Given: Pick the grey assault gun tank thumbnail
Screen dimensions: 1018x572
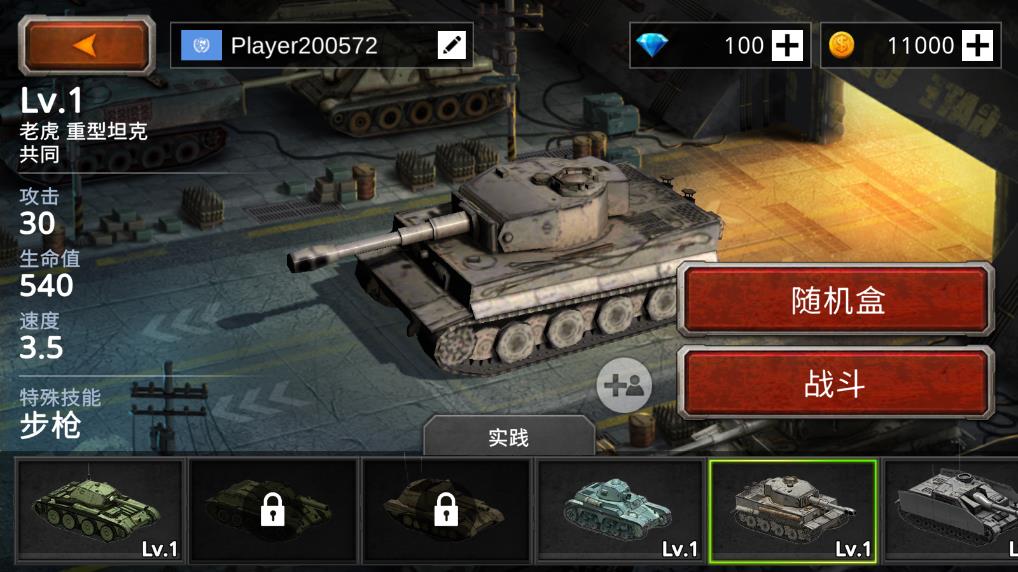Looking at the screenshot, I should tap(950, 510).
